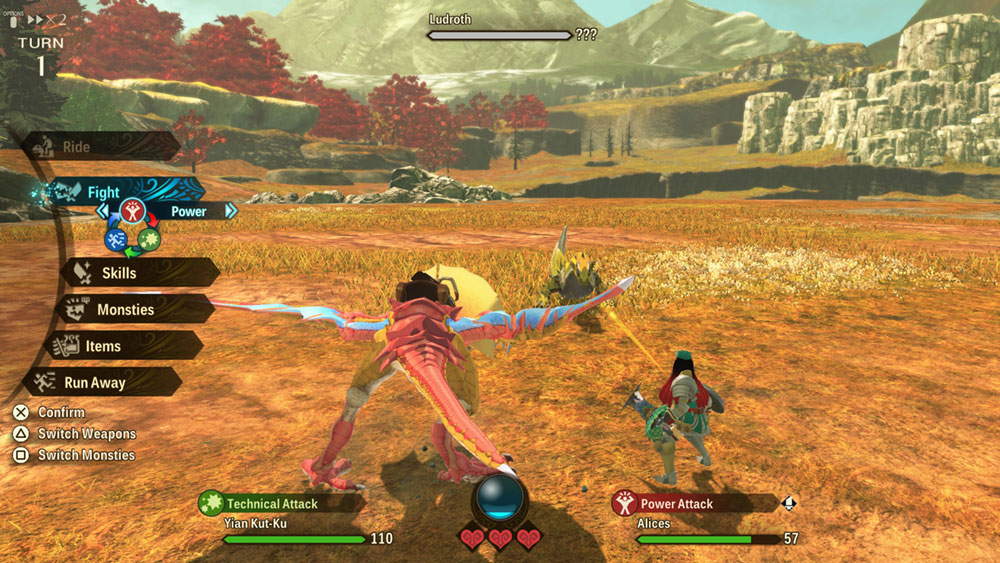Screen dimensions: 1000x563
Task: Select the Kinship gauge orb
Action: [x=499, y=497]
